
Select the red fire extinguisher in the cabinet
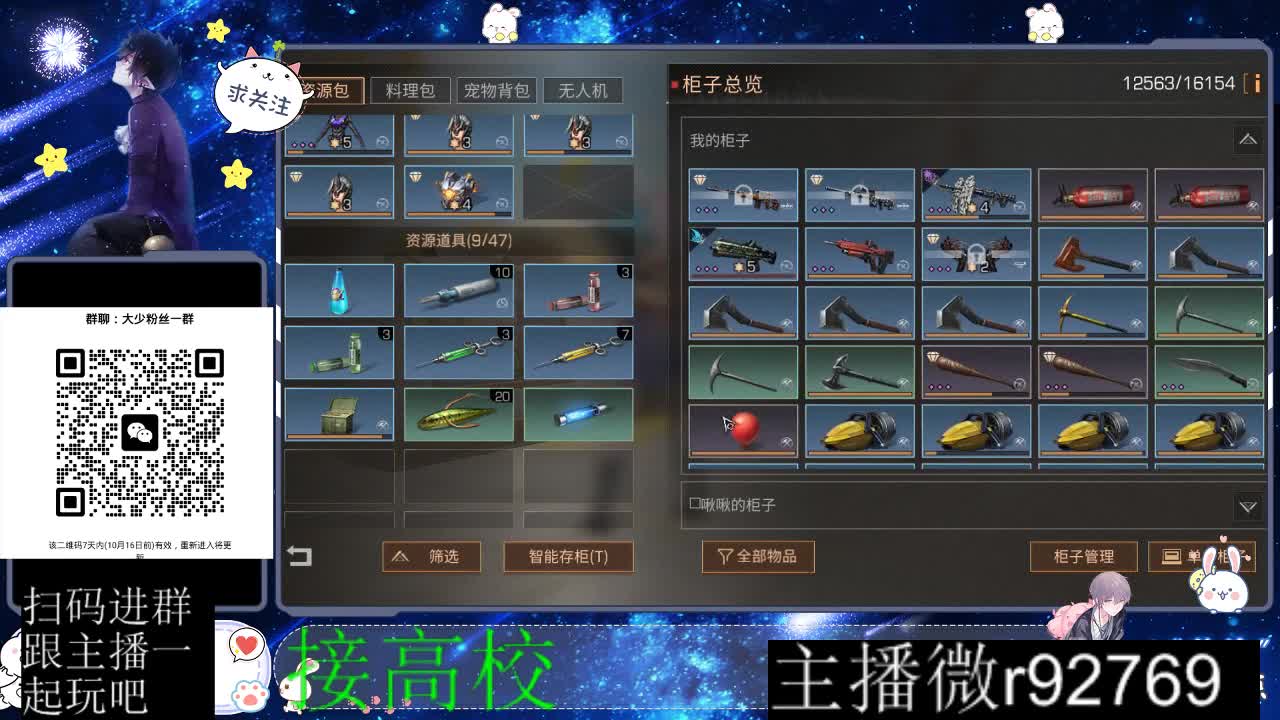(1092, 193)
